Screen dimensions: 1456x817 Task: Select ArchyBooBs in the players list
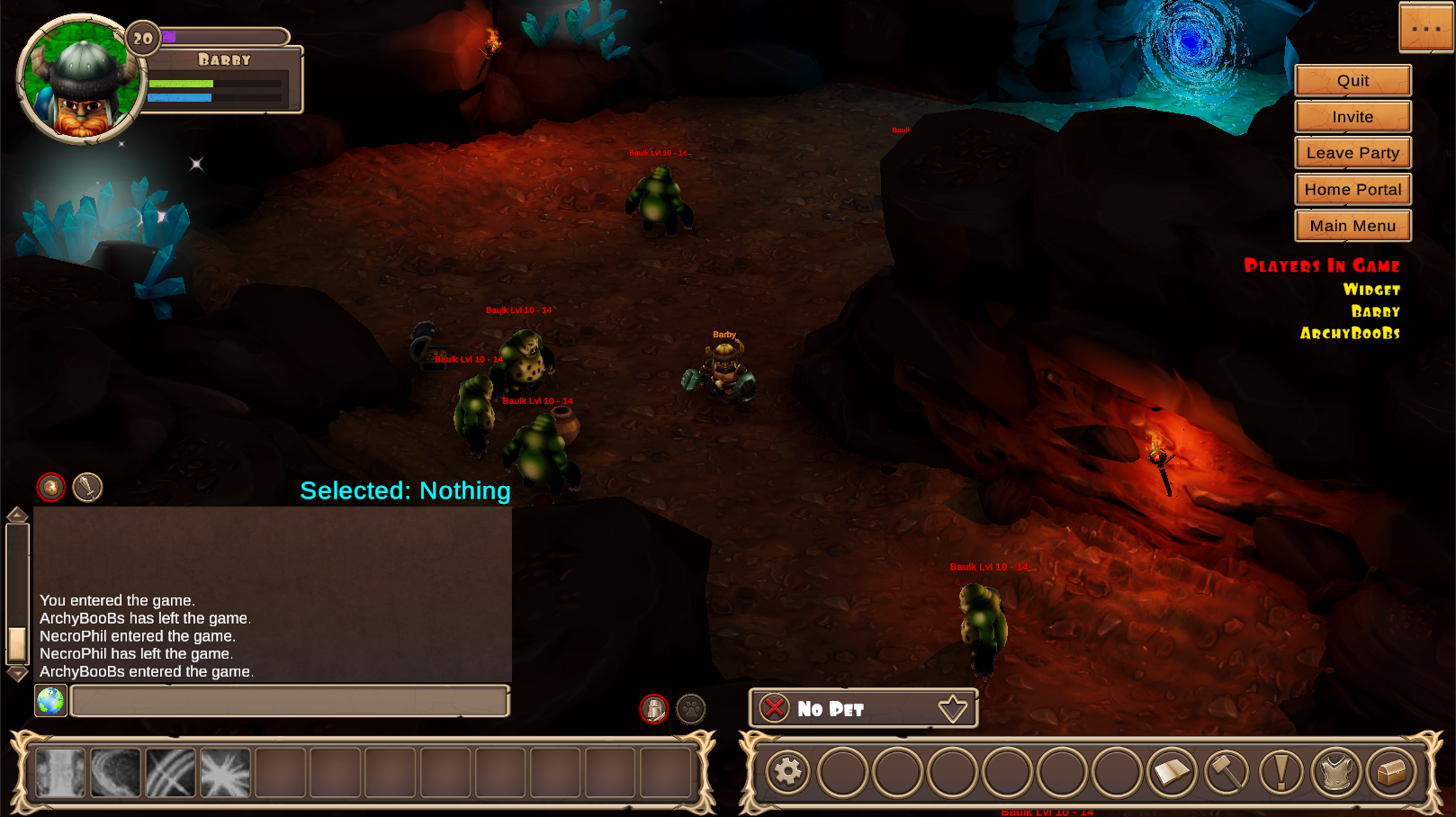(1350, 333)
